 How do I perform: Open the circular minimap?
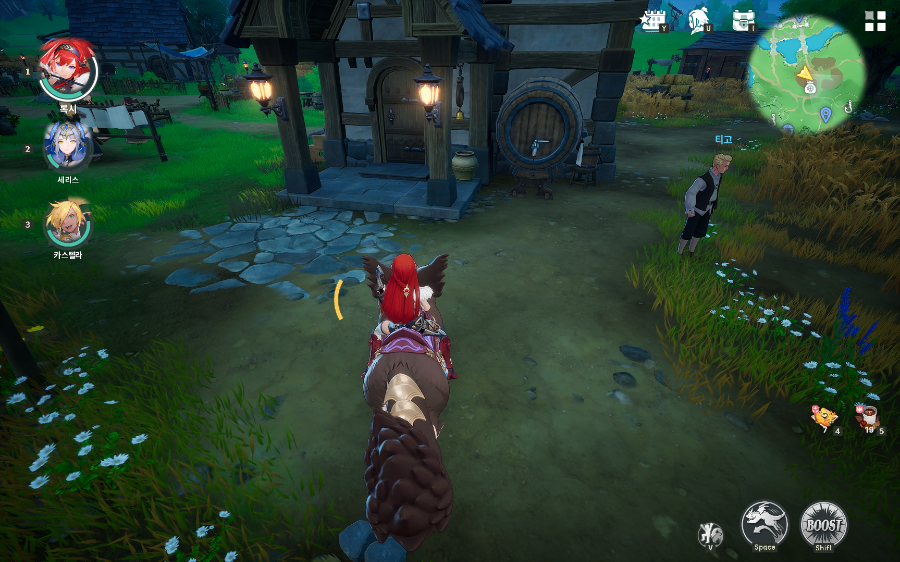(808, 75)
